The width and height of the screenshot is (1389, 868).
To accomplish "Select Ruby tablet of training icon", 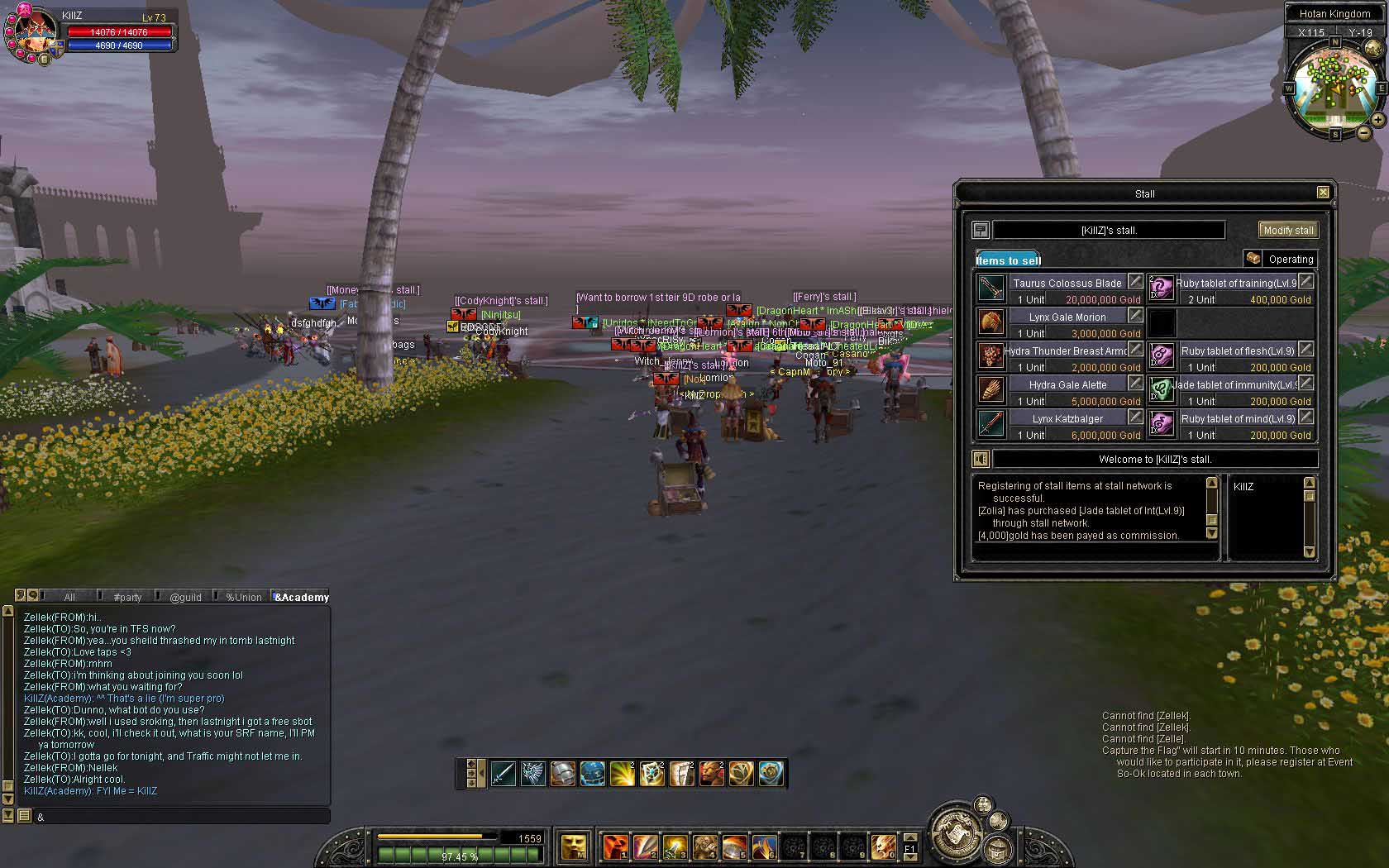I will click(1162, 289).
